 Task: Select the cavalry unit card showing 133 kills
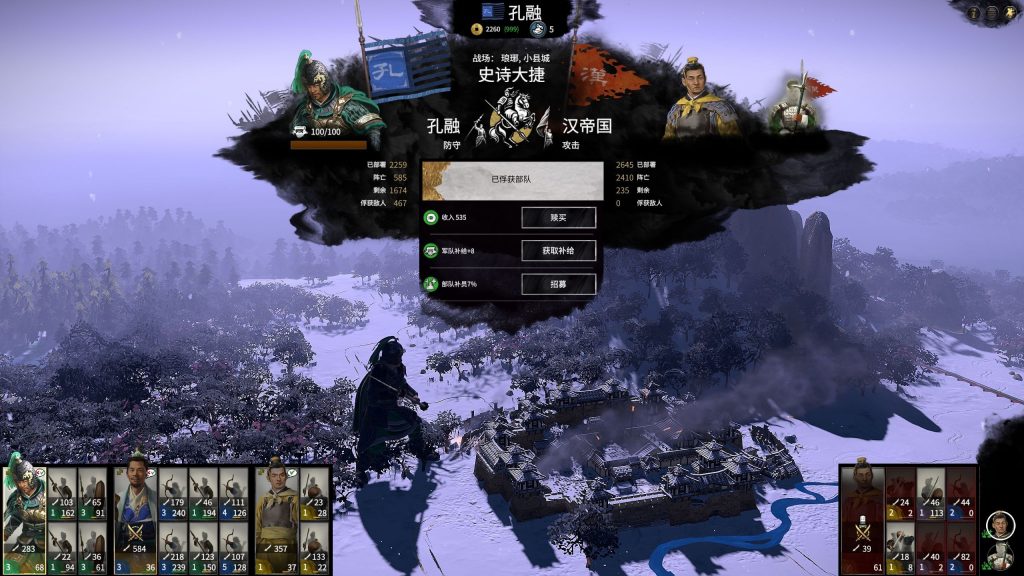coord(314,548)
